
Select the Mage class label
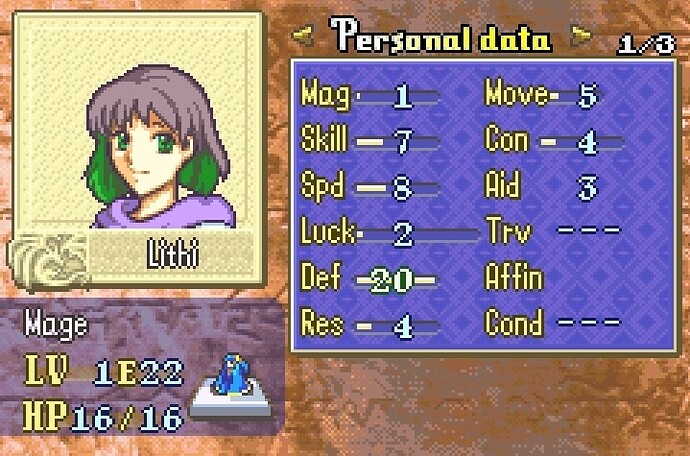click(x=56, y=326)
